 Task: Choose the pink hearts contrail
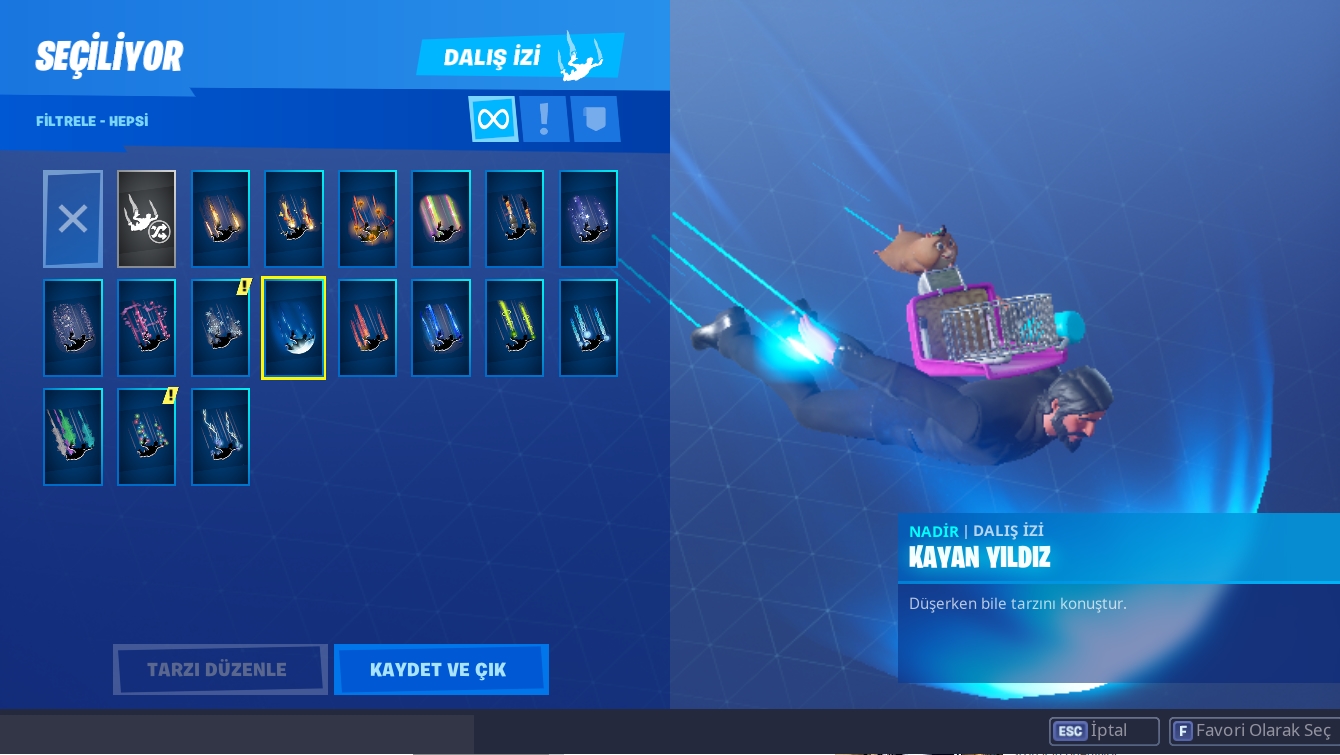(x=146, y=329)
